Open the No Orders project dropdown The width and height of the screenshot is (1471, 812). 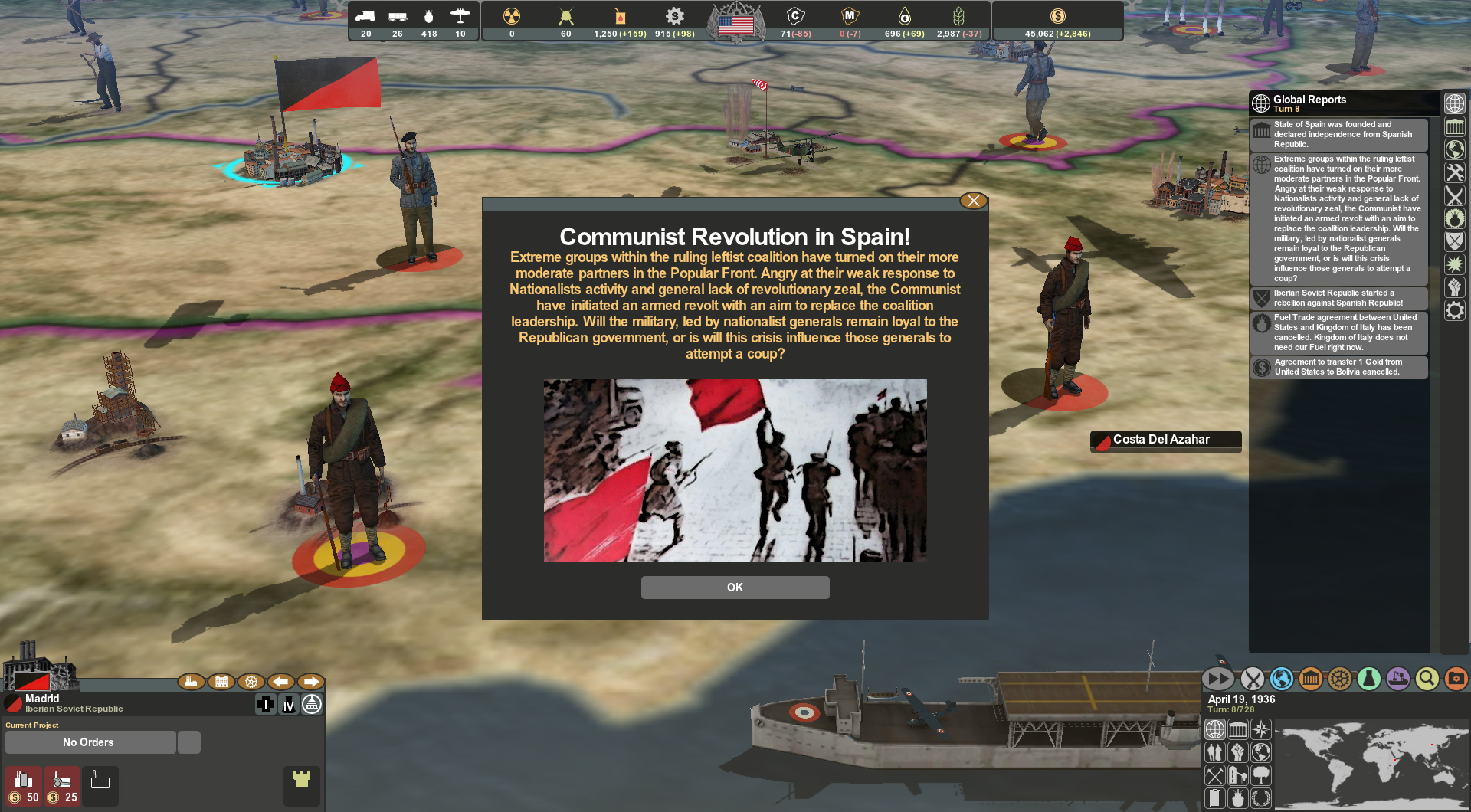pos(90,742)
